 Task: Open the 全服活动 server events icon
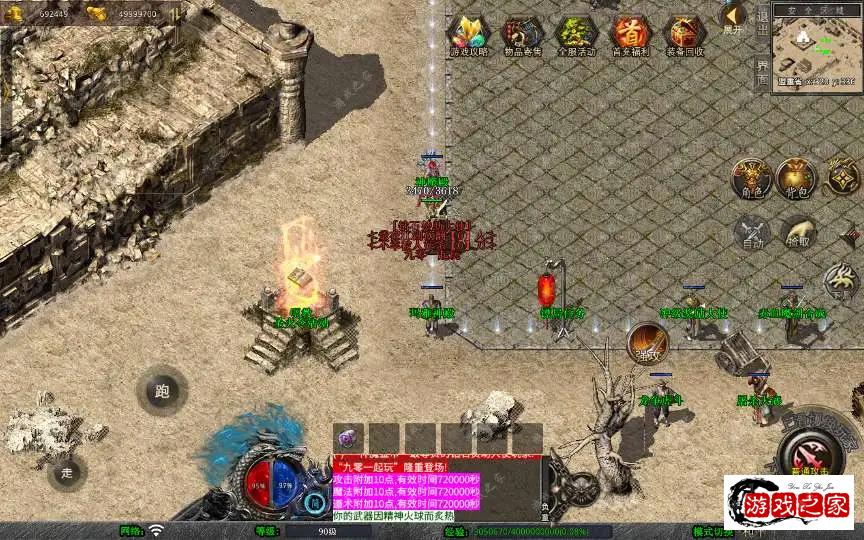click(576, 35)
